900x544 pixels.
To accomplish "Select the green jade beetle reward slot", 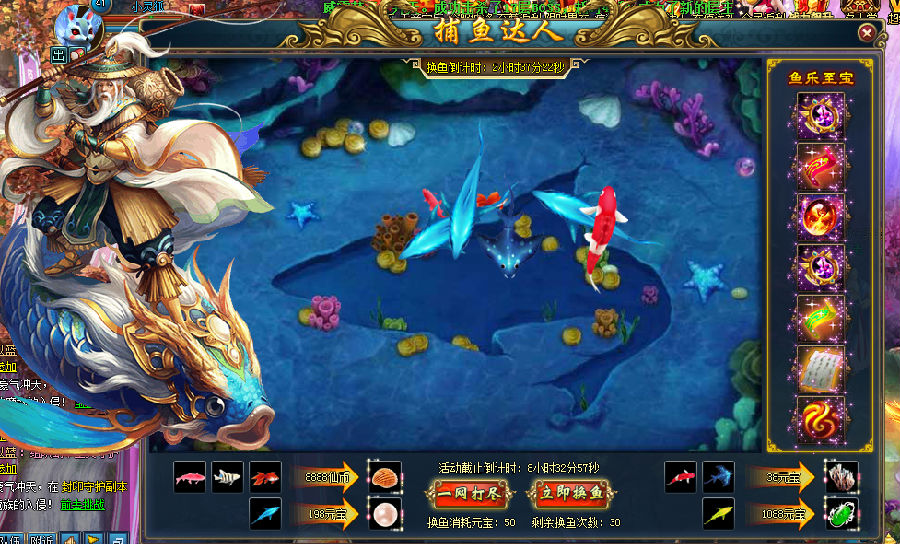I will 841,515.
